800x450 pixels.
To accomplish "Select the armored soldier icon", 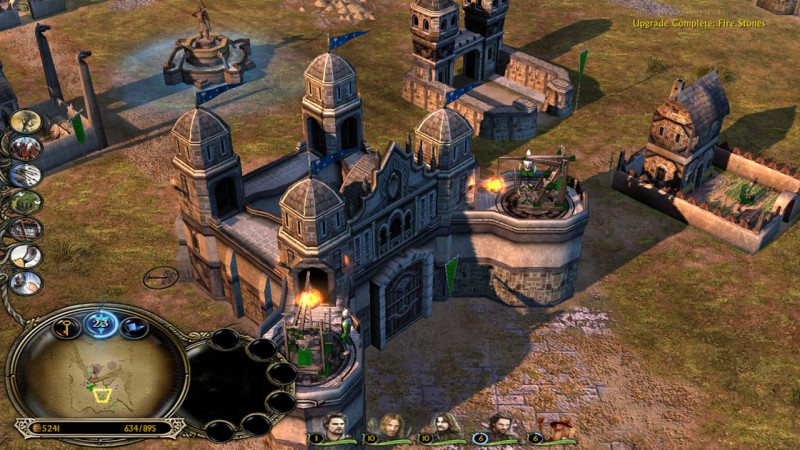I will [x=25, y=283].
